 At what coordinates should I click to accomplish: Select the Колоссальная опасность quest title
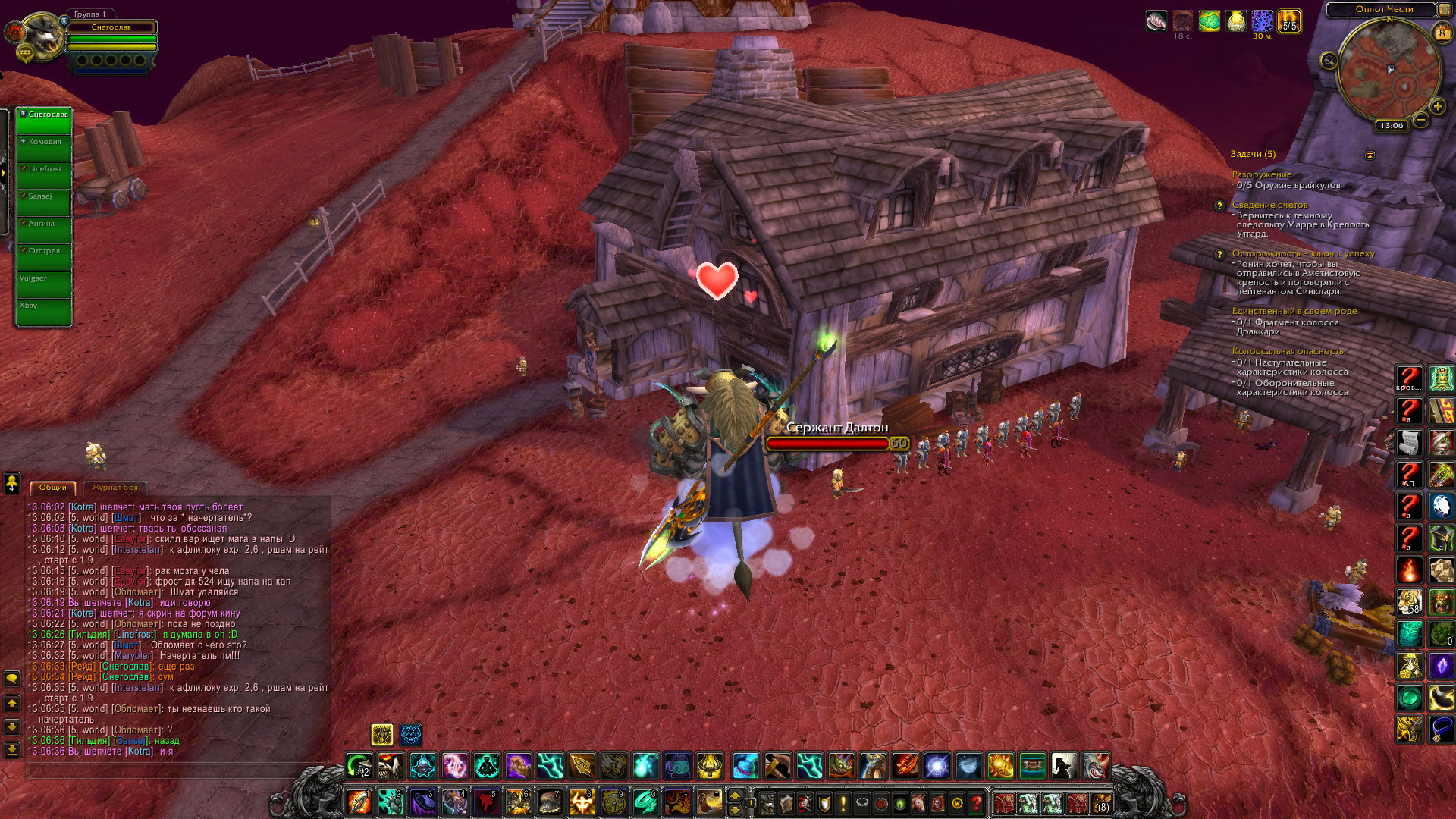(1287, 351)
